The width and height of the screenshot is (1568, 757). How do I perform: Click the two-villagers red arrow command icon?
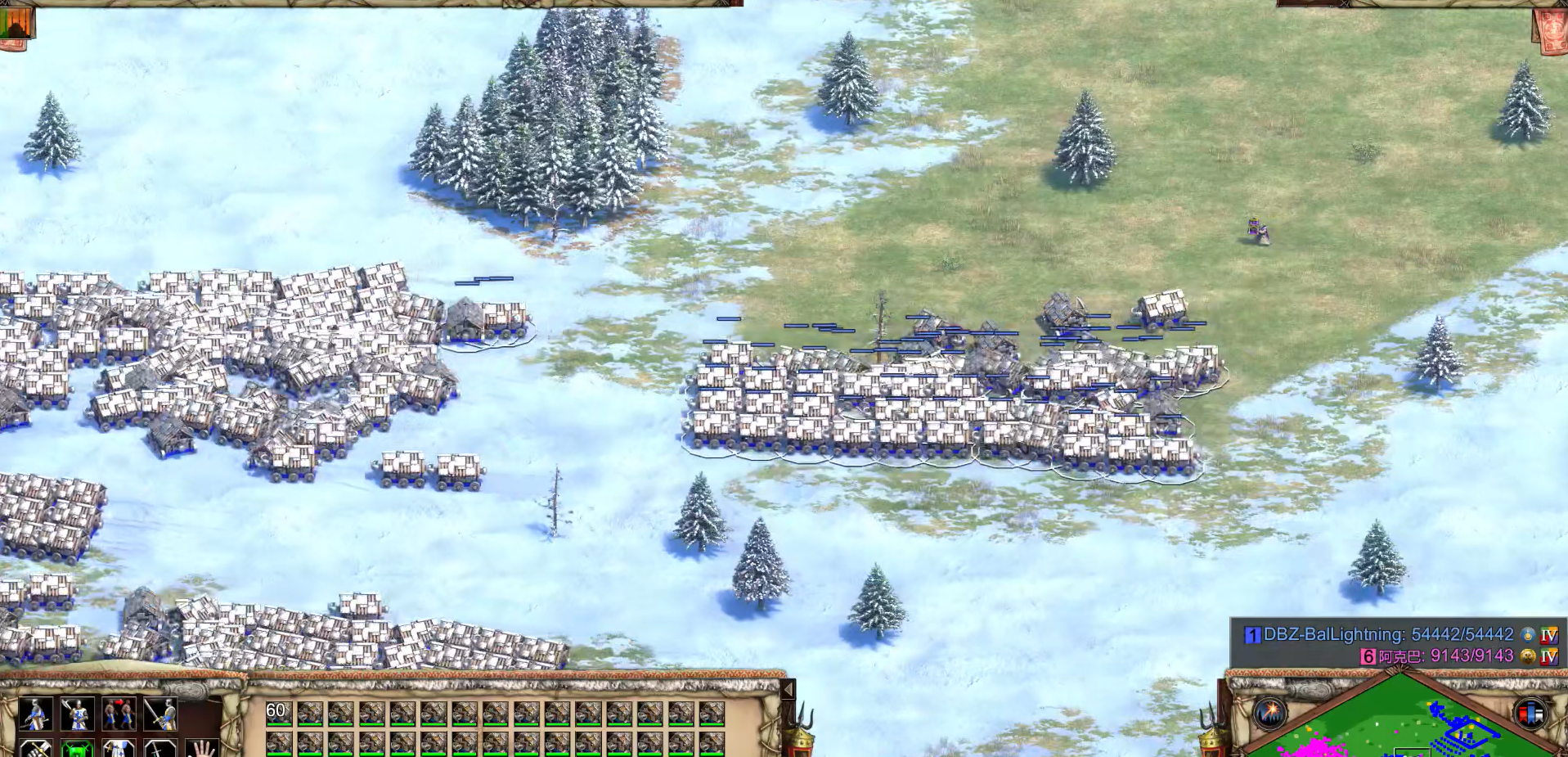pos(119,714)
